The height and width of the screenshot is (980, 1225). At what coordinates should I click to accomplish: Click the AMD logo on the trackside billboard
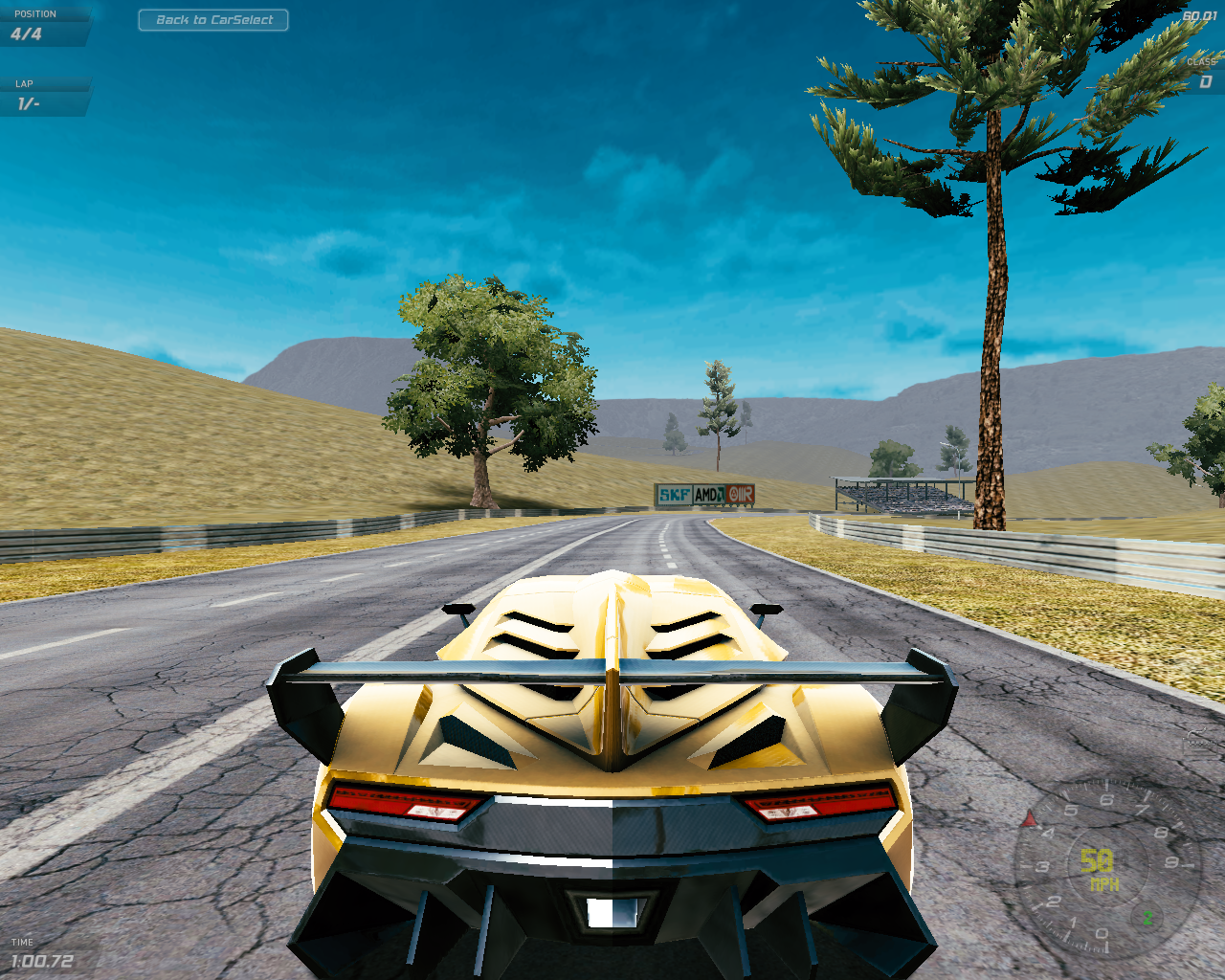pos(708,494)
